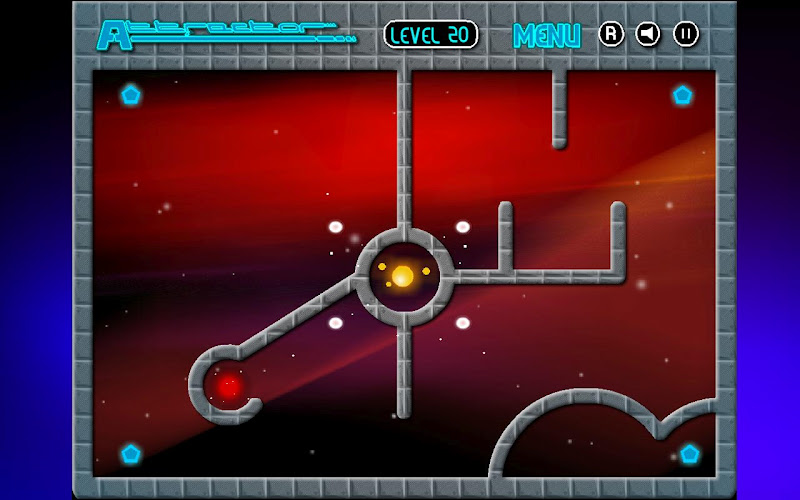Pause the game with pause icon

click(x=686, y=34)
